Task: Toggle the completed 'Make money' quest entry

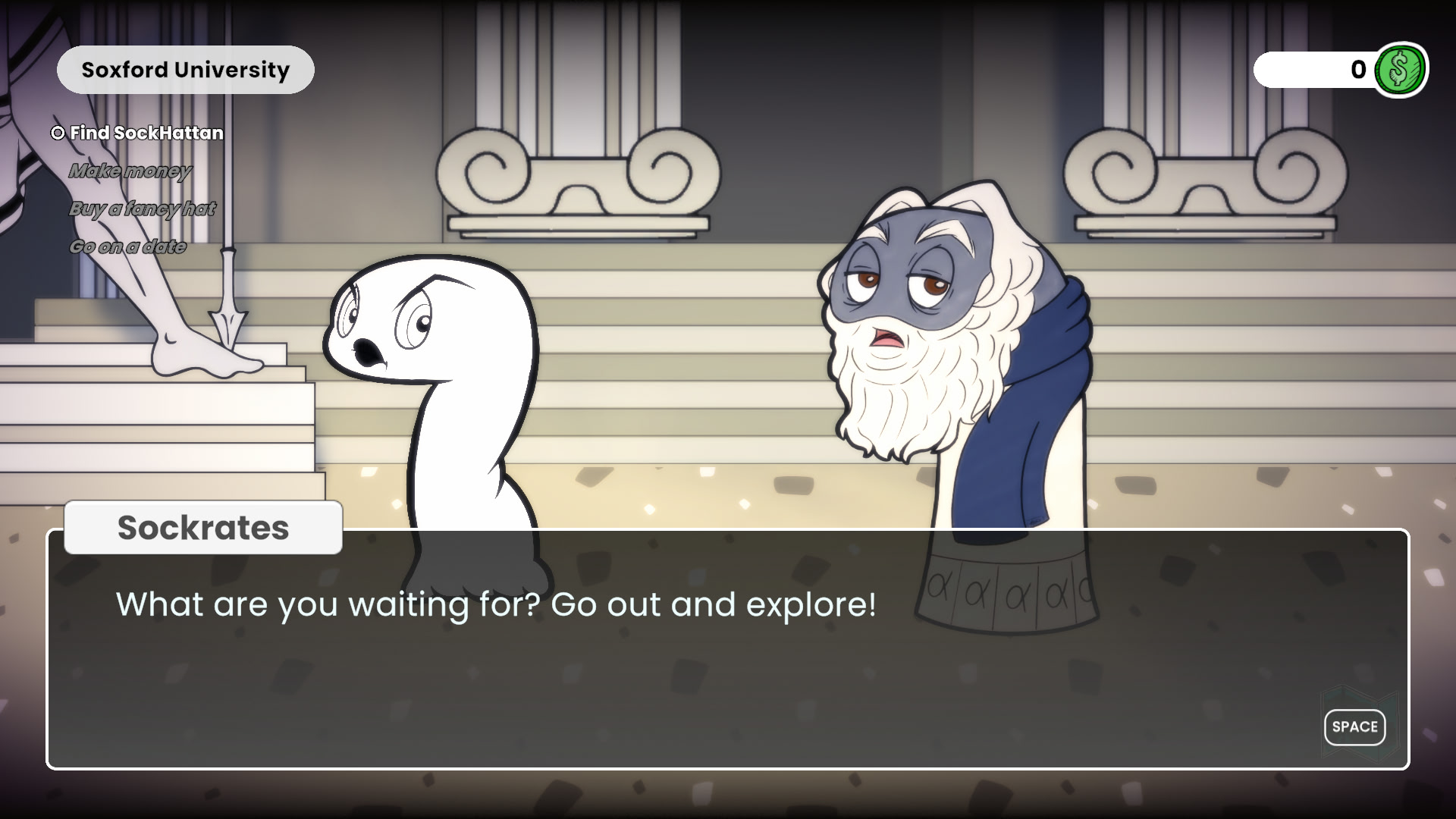Action: [x=130, y=171]
